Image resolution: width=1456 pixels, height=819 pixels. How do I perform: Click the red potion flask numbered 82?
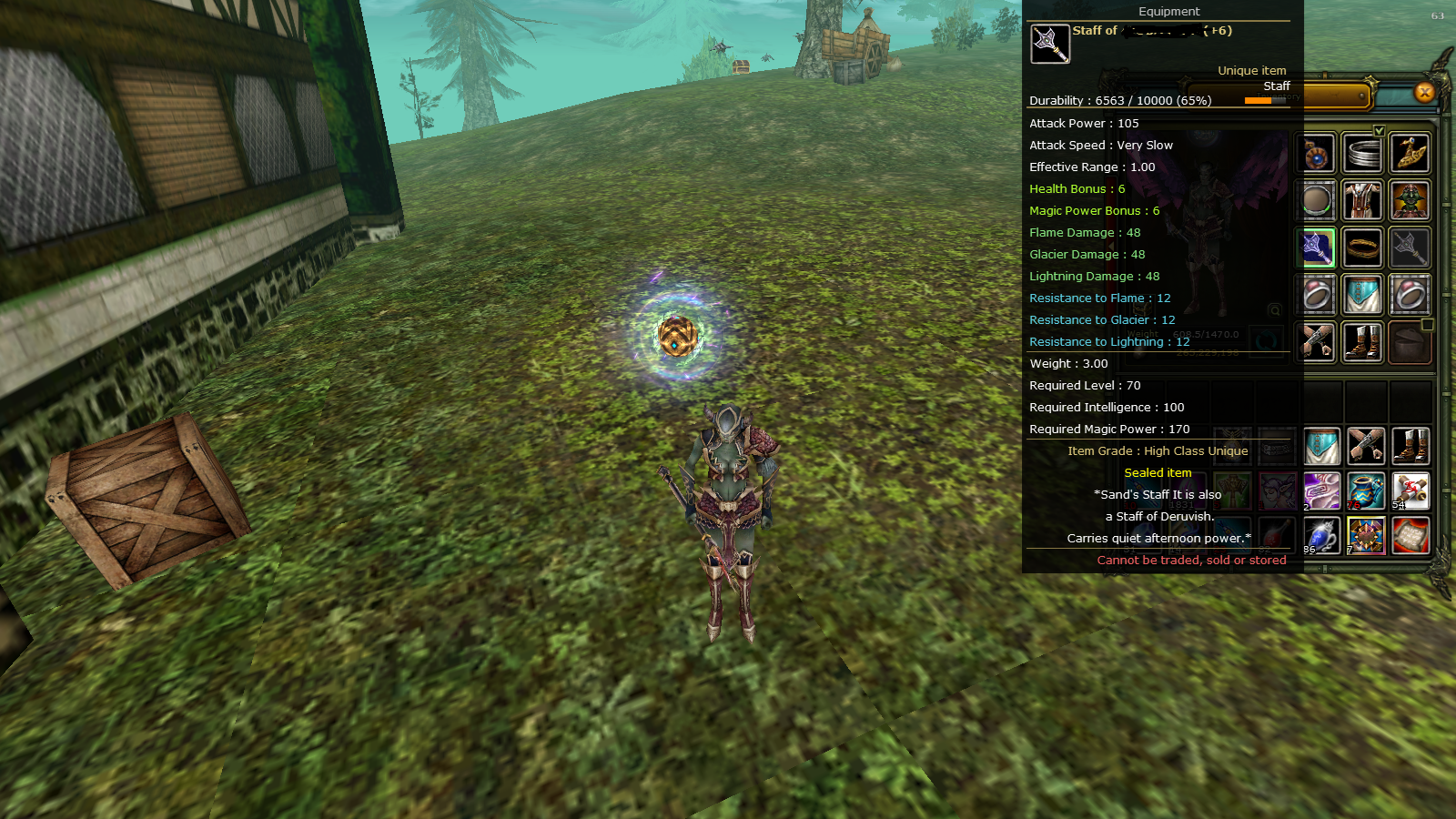[x=1278, y=534]
